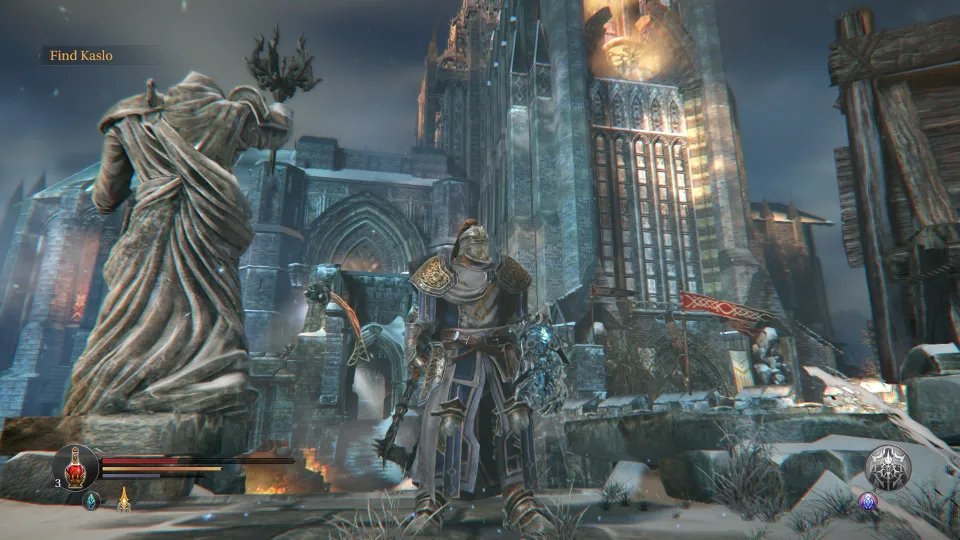960x540 pixels.
Task: Select the golden flame figure icon
Action: pos(124,498)
